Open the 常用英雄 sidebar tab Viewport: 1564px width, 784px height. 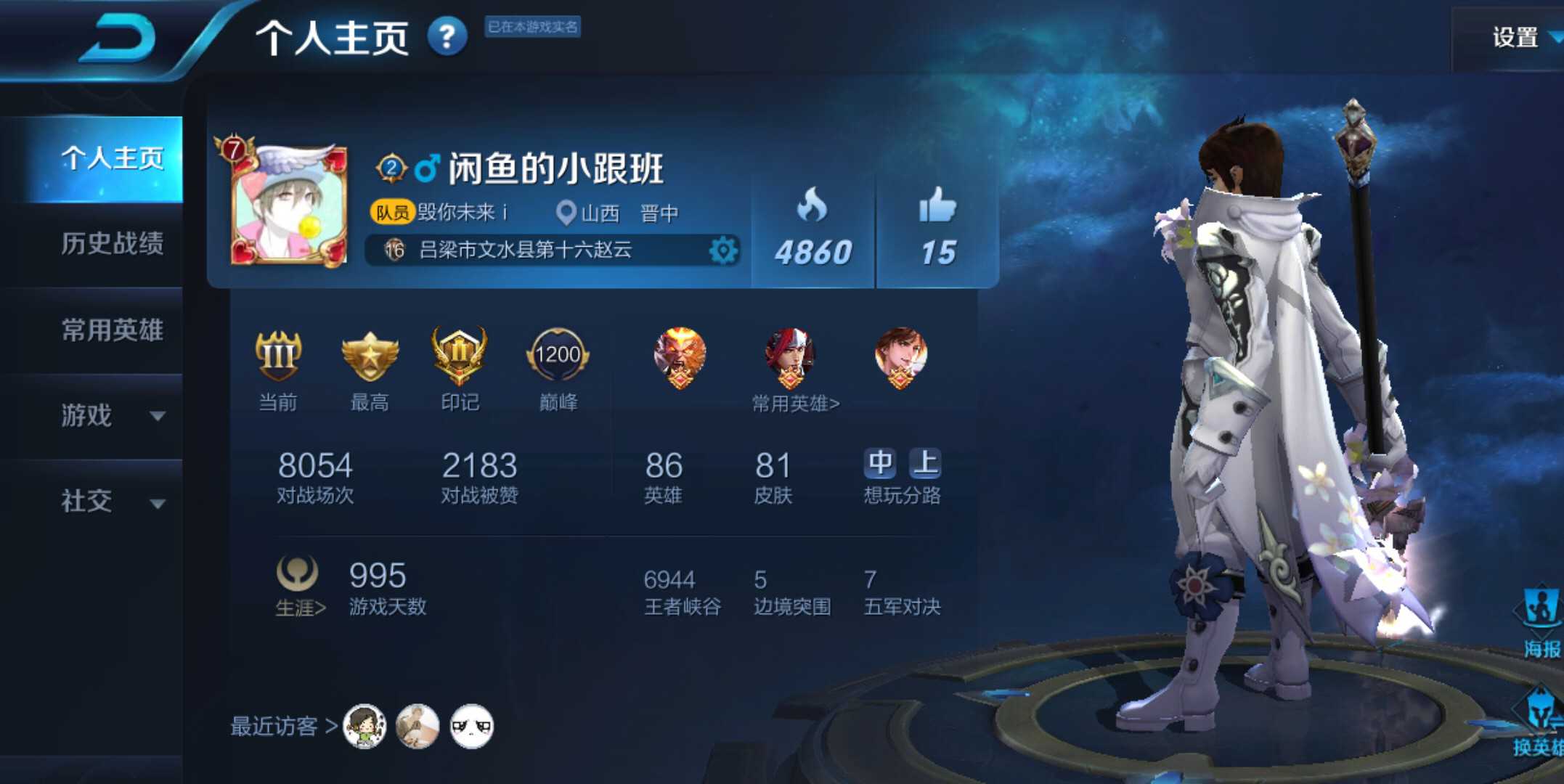pos(113,330)
